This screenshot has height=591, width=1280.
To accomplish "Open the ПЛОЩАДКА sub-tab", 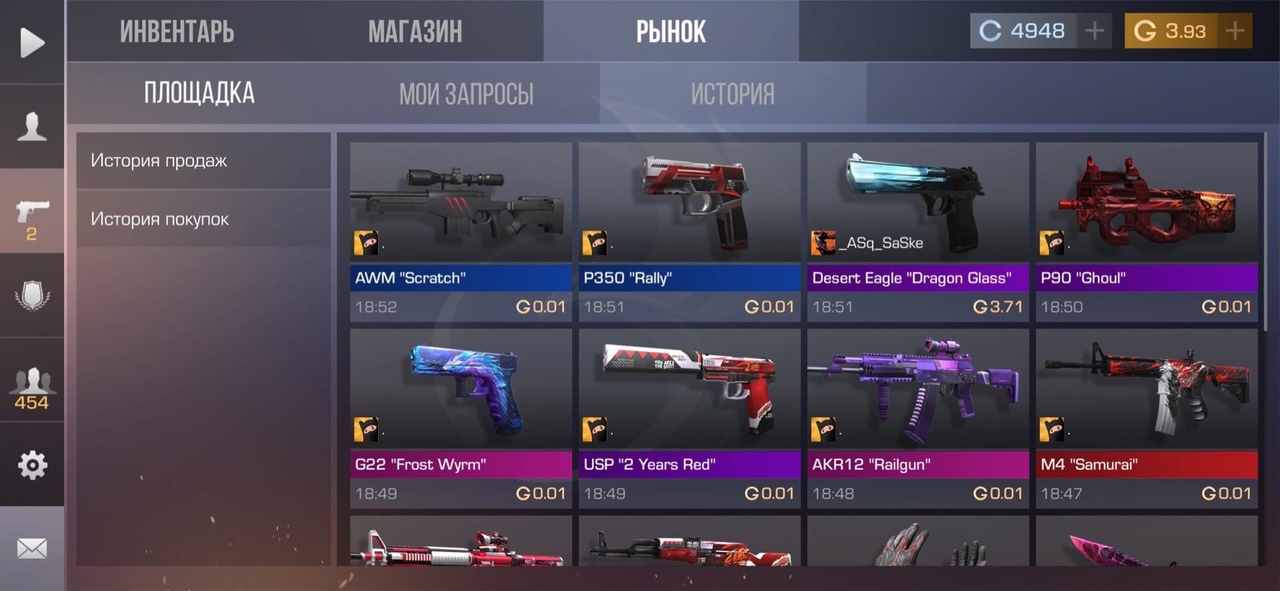I will 199,94.
